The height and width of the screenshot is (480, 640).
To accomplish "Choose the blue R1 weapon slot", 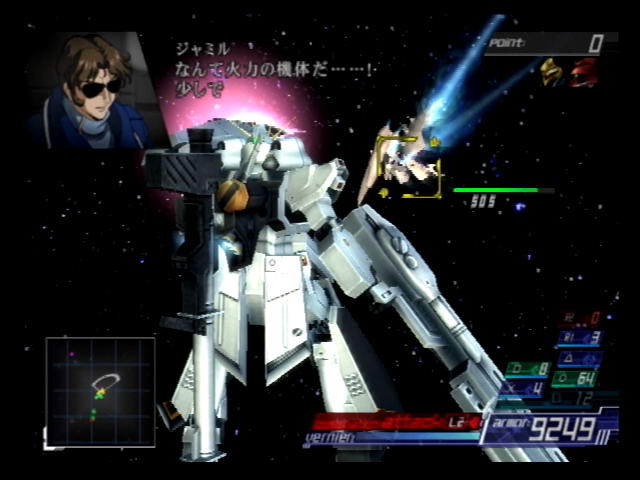I will [x=580, y=337].
